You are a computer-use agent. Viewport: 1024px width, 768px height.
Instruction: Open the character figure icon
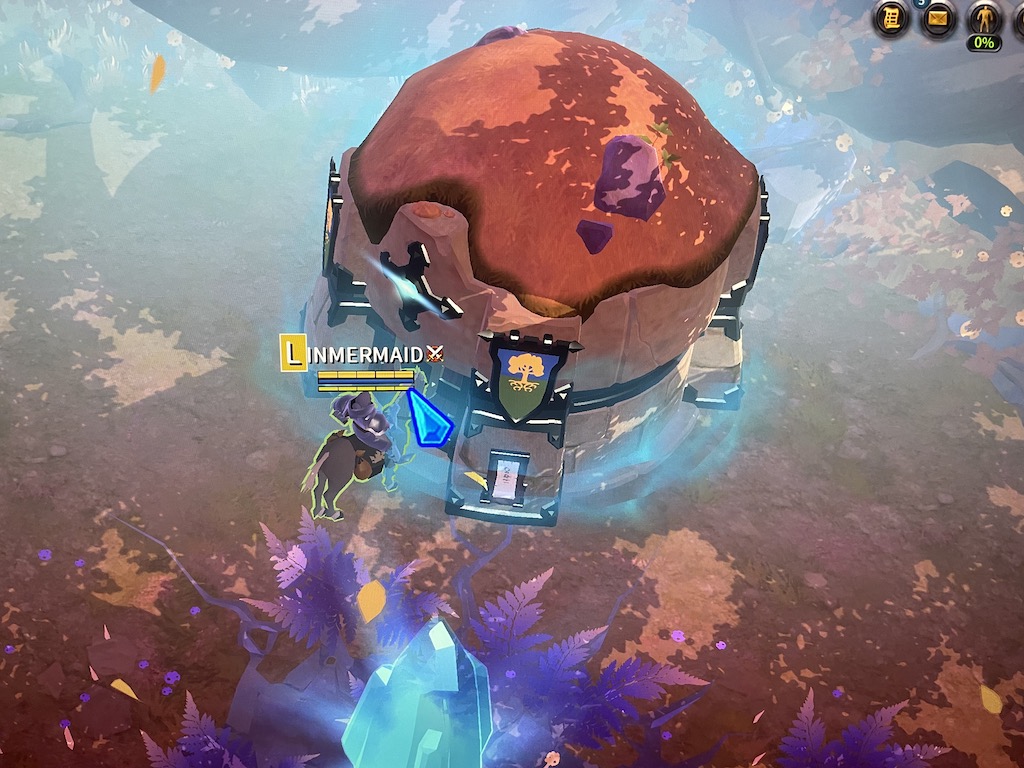[984, 18]
